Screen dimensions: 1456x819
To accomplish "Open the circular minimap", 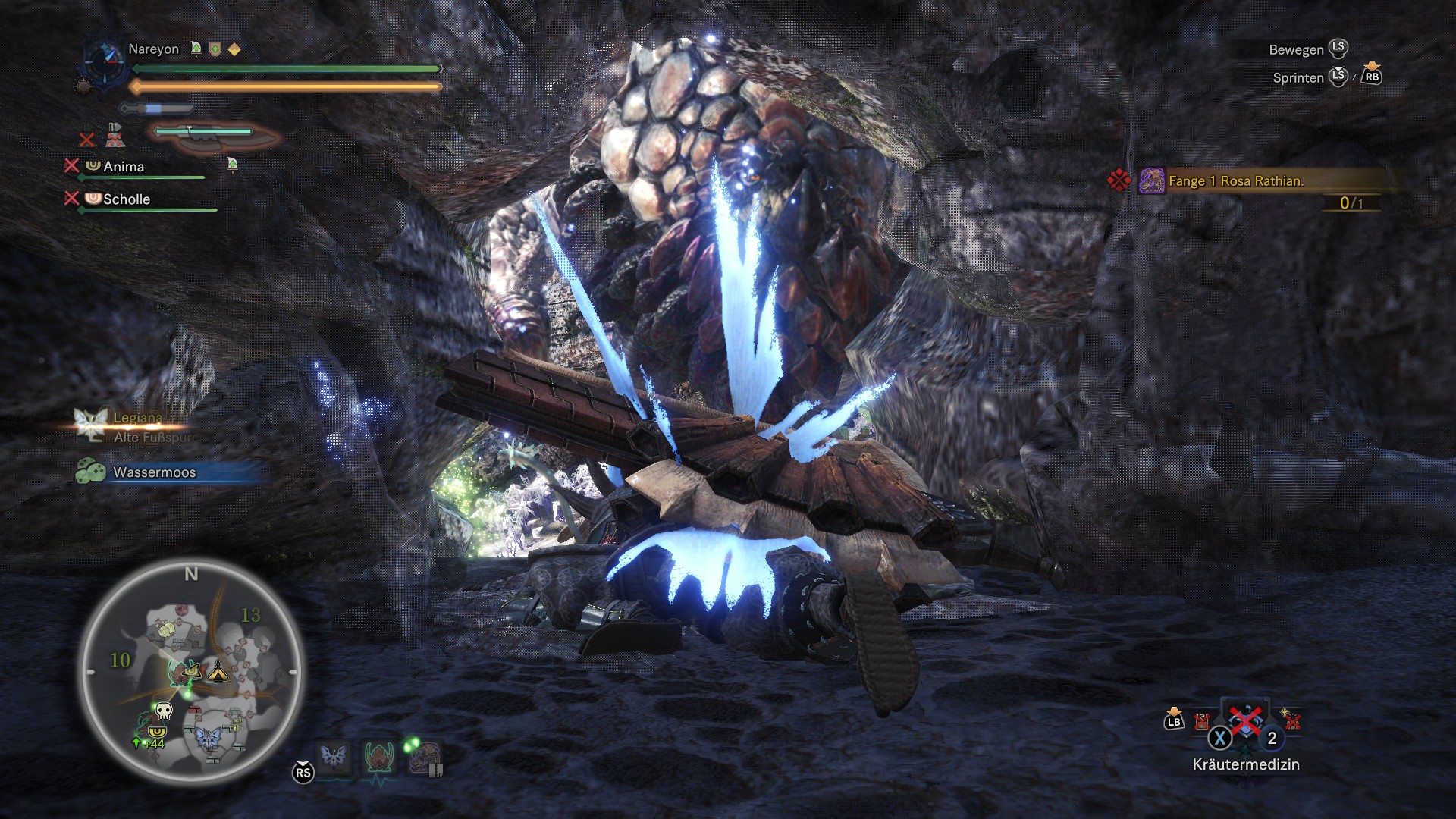I will (x=191, y=672).
